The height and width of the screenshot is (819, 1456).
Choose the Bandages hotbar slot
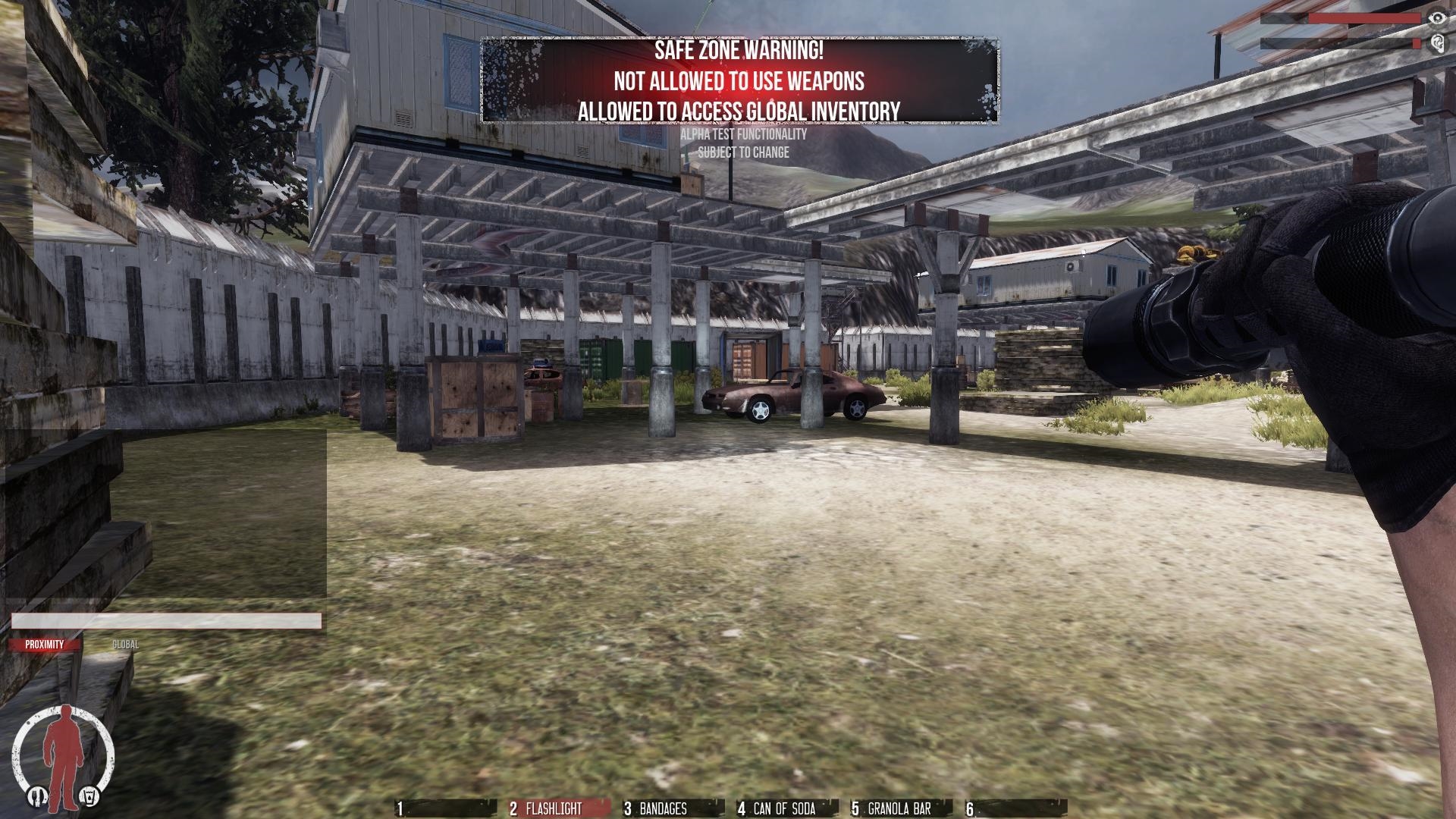point(672,808)
